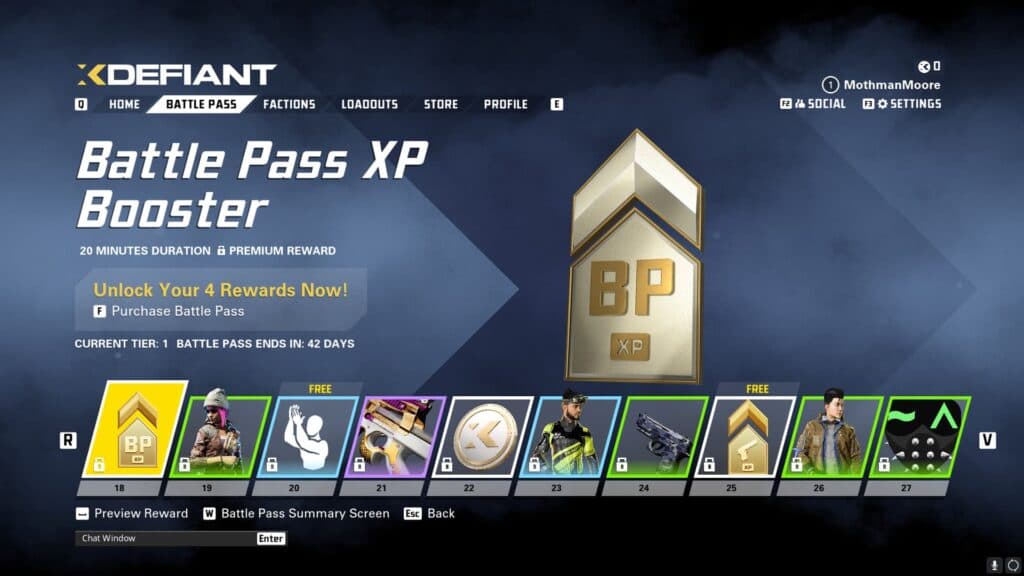The height and width of the screenshot is (576, 1024).
Task: Select the tier 19 pink-haired character skin
Action: coord(212,437)
